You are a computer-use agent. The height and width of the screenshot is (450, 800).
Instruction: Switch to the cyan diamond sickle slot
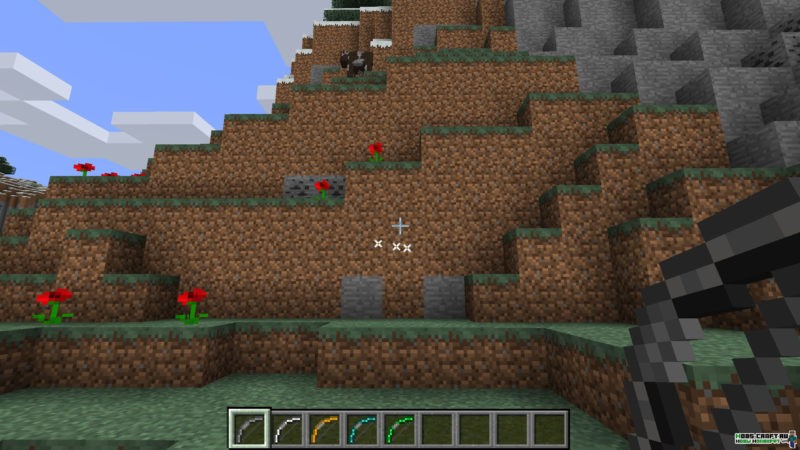click(x=362, y=428)
